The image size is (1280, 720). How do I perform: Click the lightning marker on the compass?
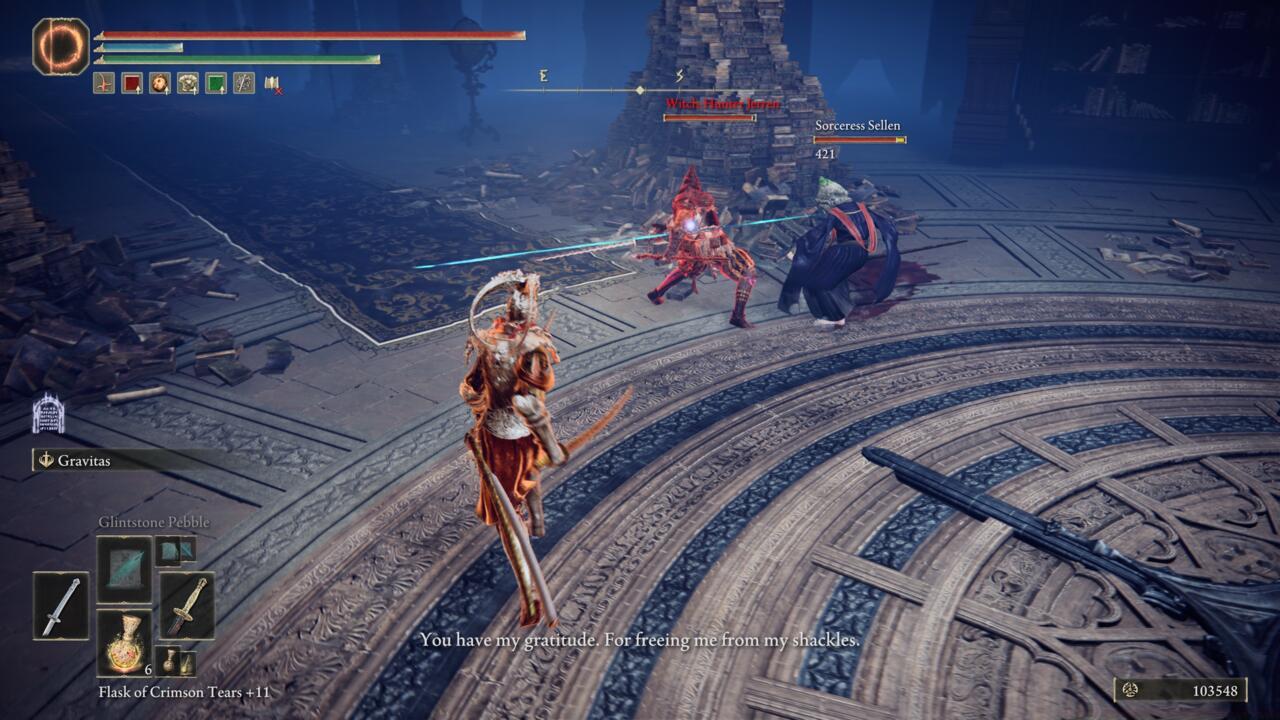[680, 74]
